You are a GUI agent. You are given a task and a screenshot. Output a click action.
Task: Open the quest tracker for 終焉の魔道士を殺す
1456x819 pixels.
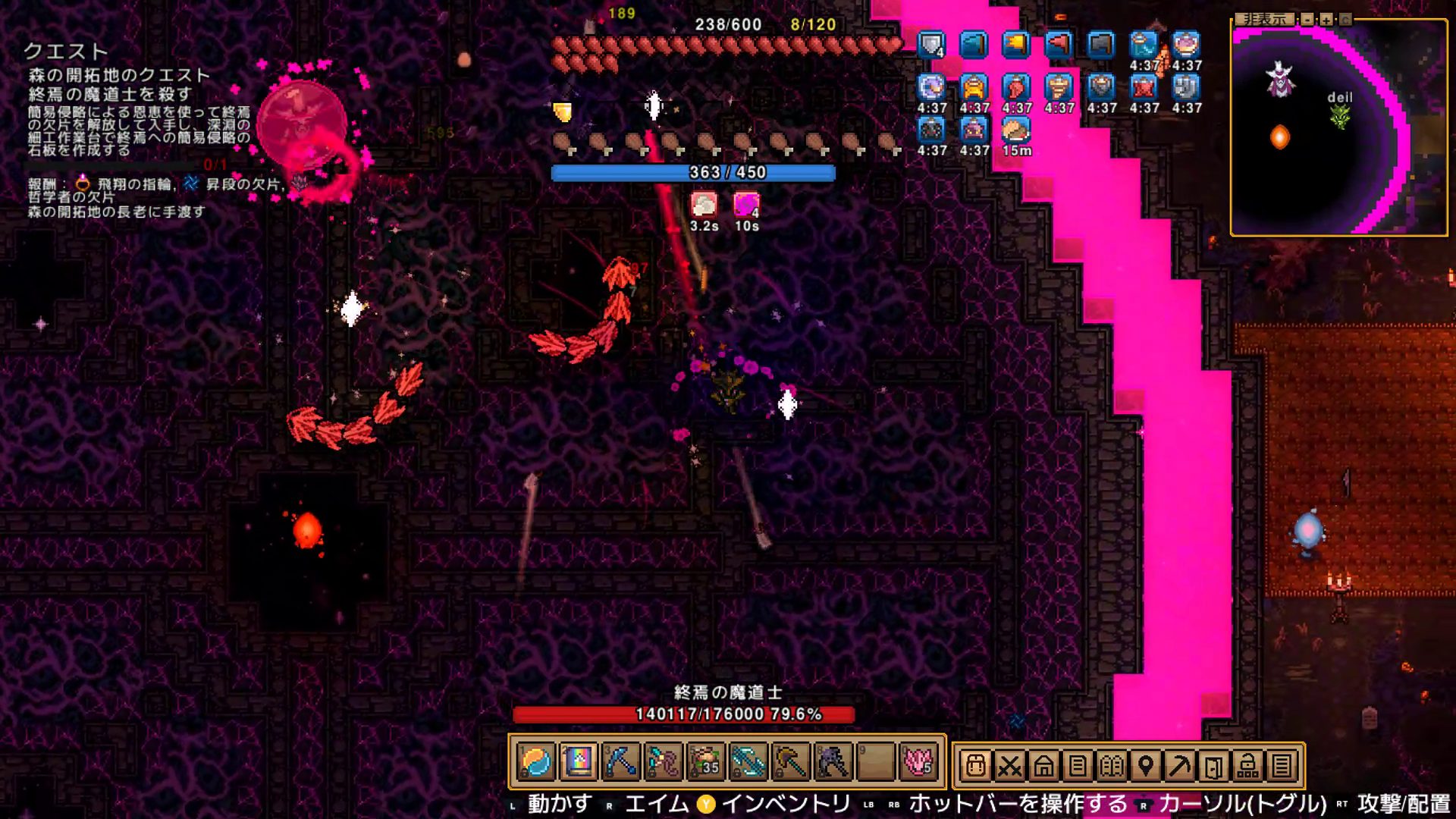[110, 94]
